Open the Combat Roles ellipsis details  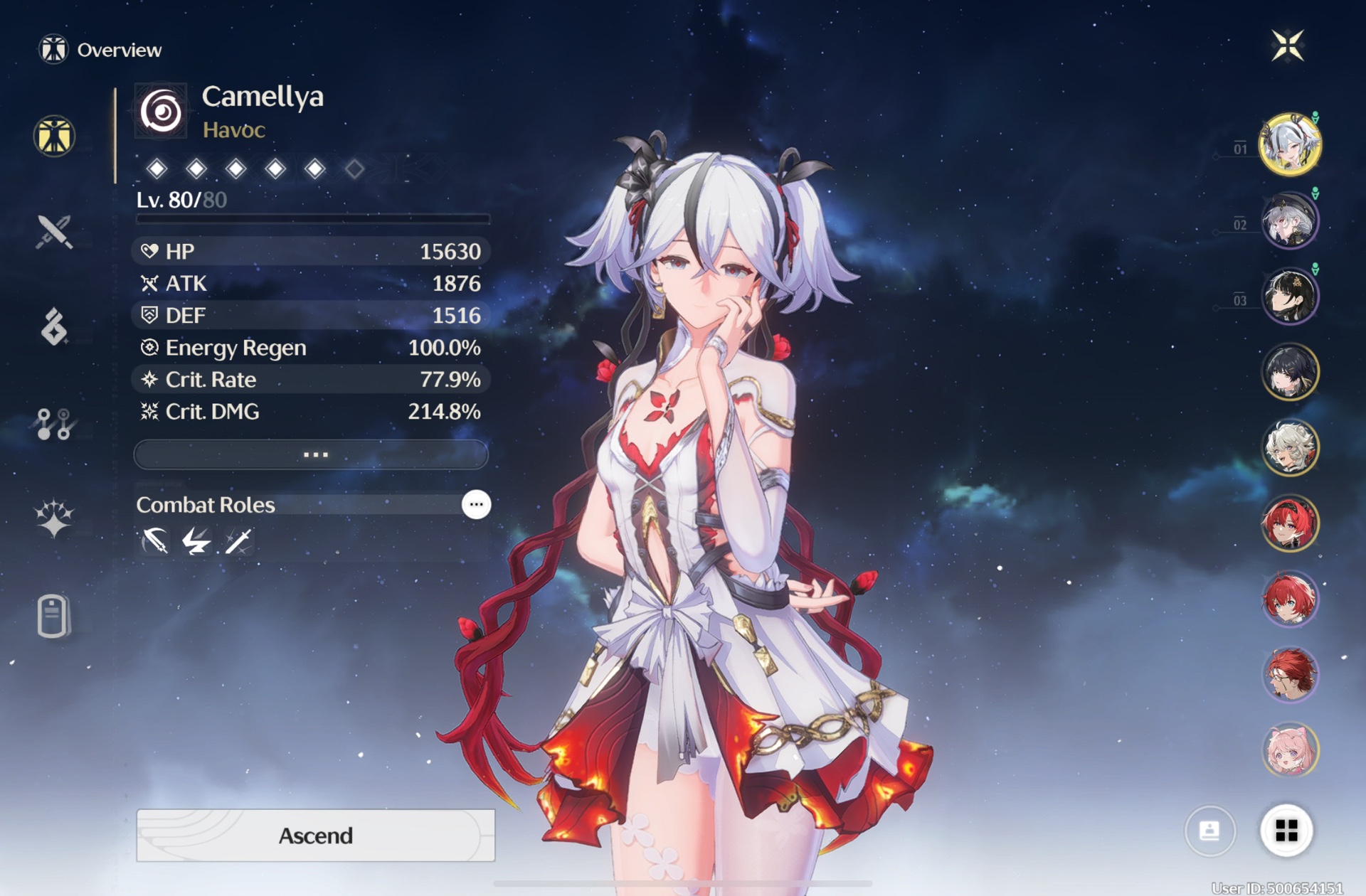pyautogui.click(x=475, y=504)
